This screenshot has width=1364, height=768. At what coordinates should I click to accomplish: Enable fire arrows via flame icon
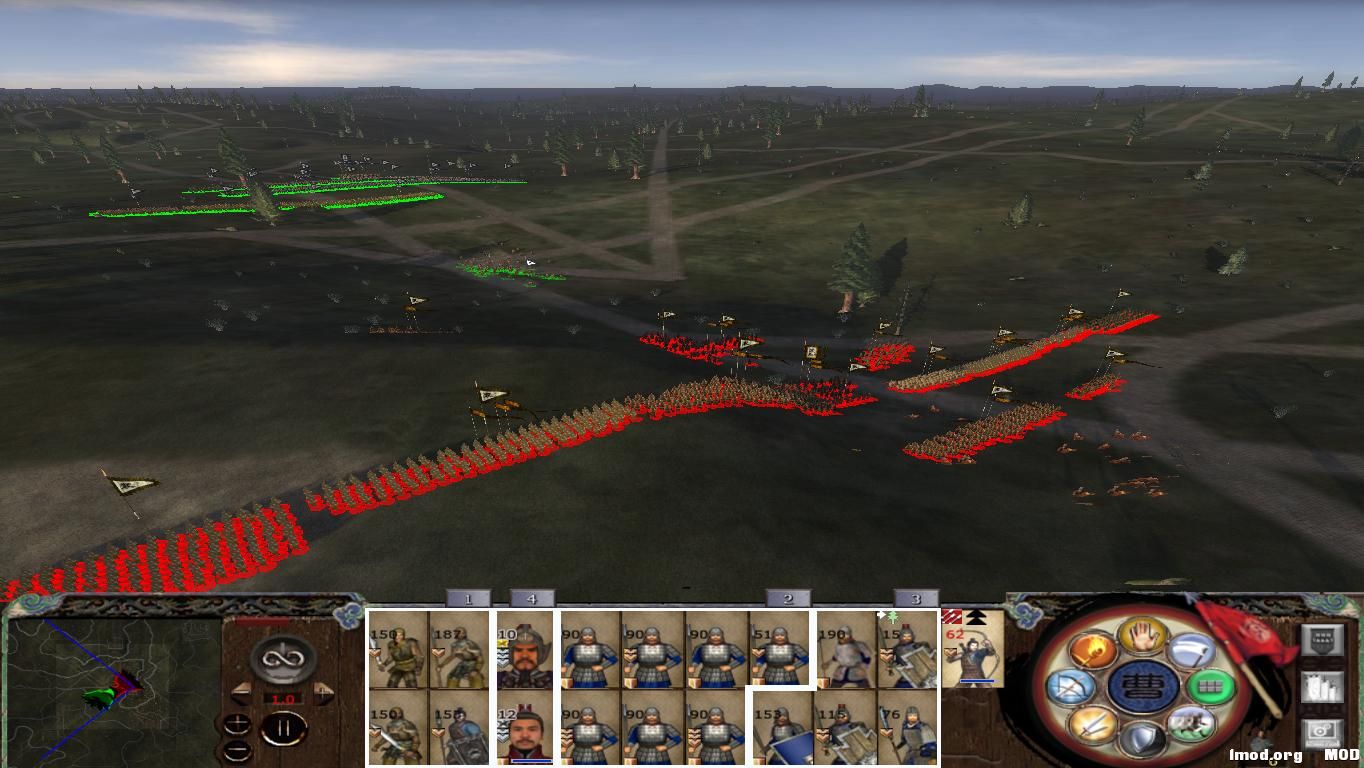coord(1095,650)
